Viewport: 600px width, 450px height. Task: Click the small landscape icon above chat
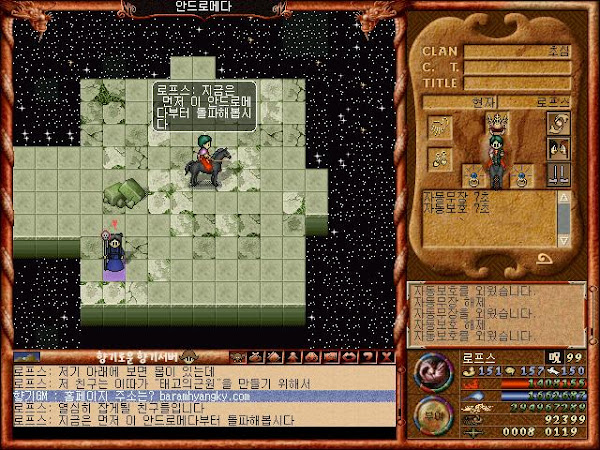pos(28,356)
